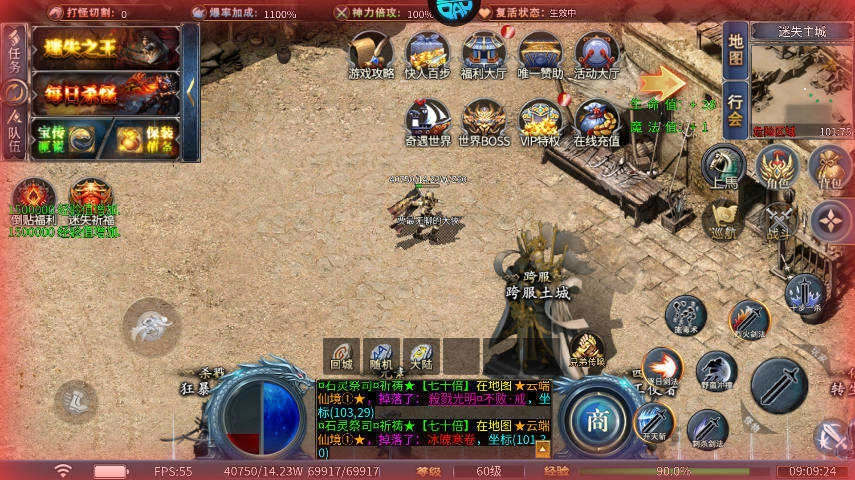Cast the 烈火剑法 flame sword skill
This screenshot has height=480, width=855.
pos(749,319)
